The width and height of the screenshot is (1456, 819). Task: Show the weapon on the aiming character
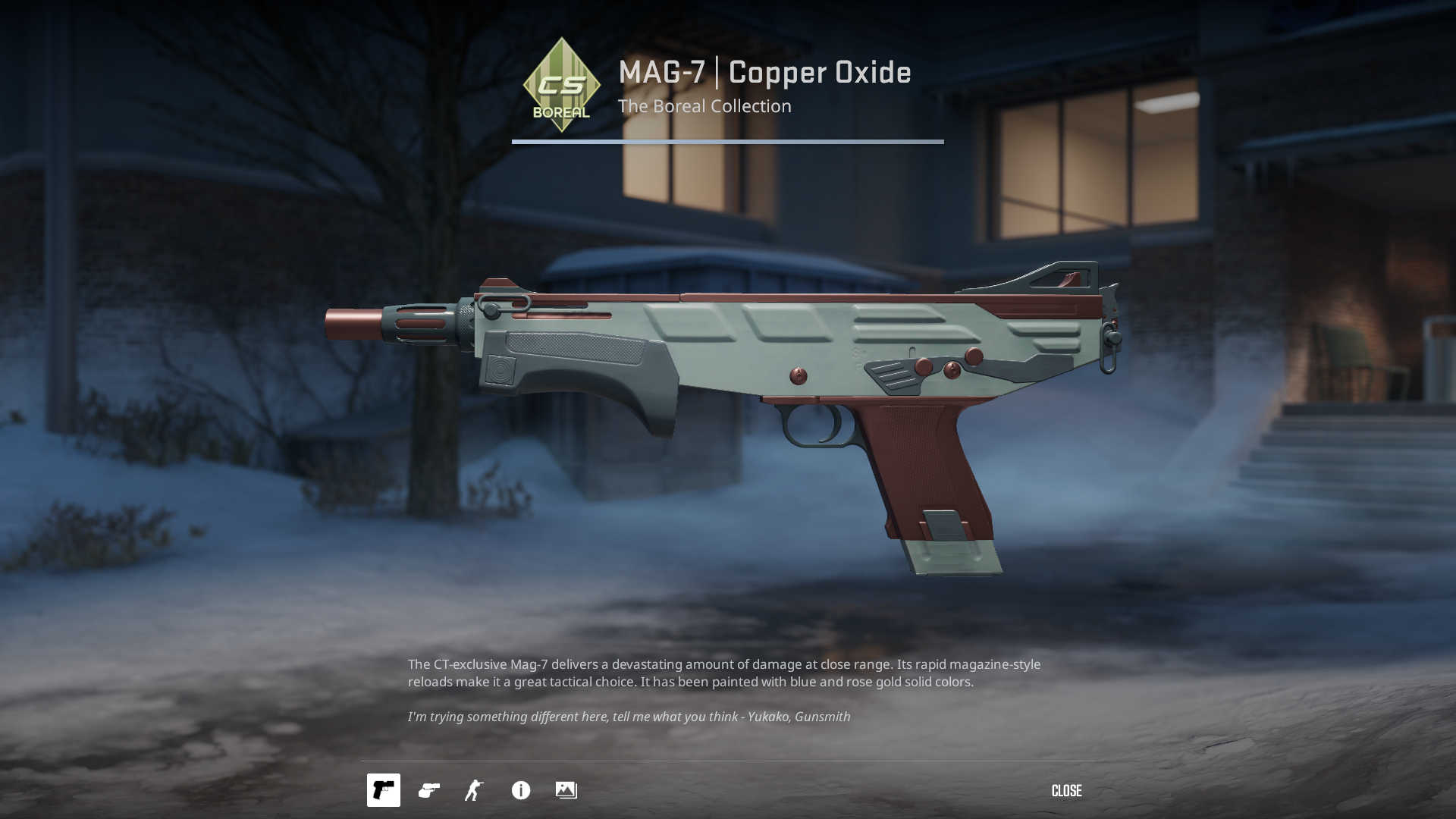click(475, 790)
